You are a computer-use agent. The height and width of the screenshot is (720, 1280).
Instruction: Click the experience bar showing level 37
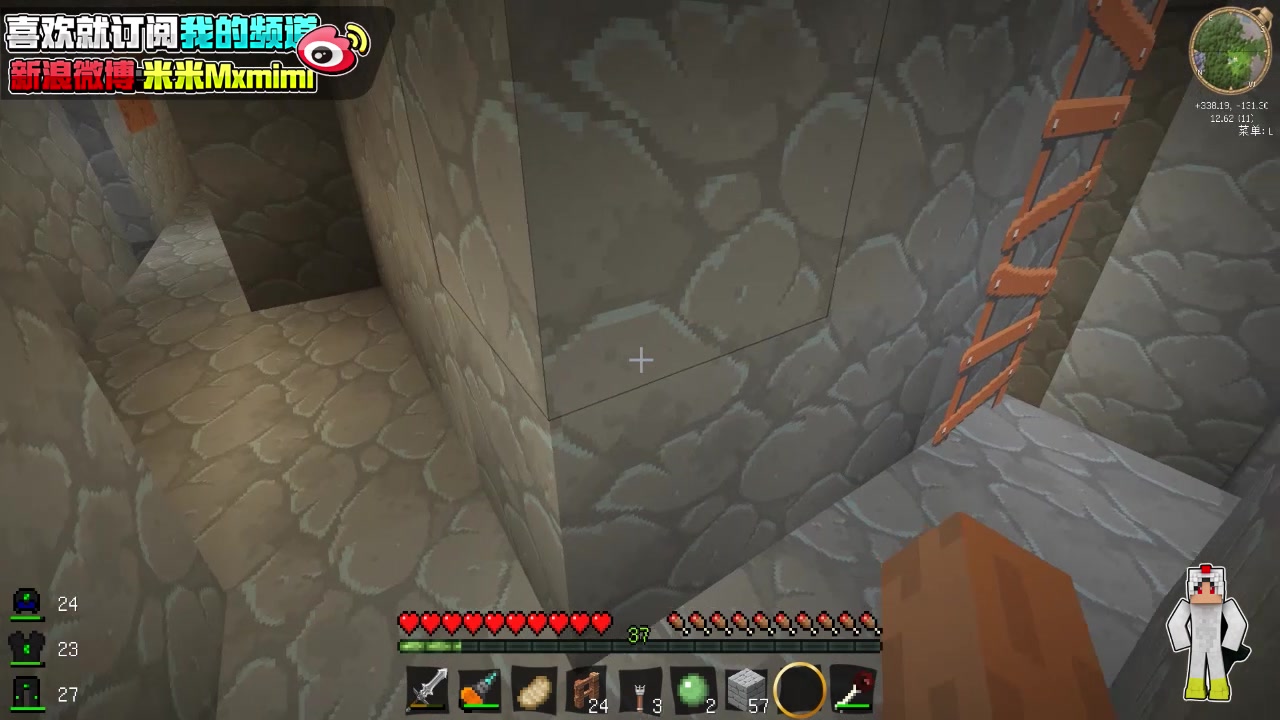(640, 633)
